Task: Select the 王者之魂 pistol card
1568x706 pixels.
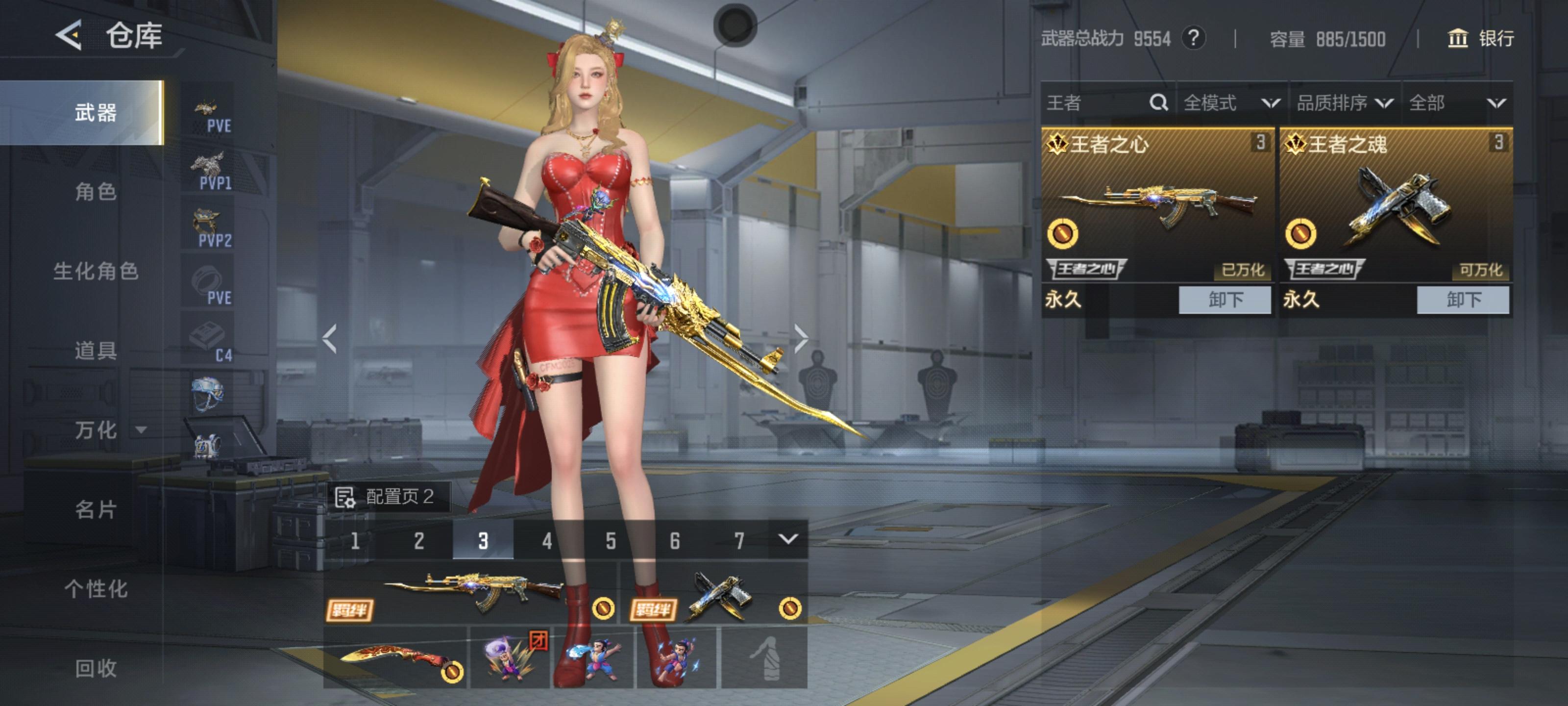Action: [x=1396, y=204]
